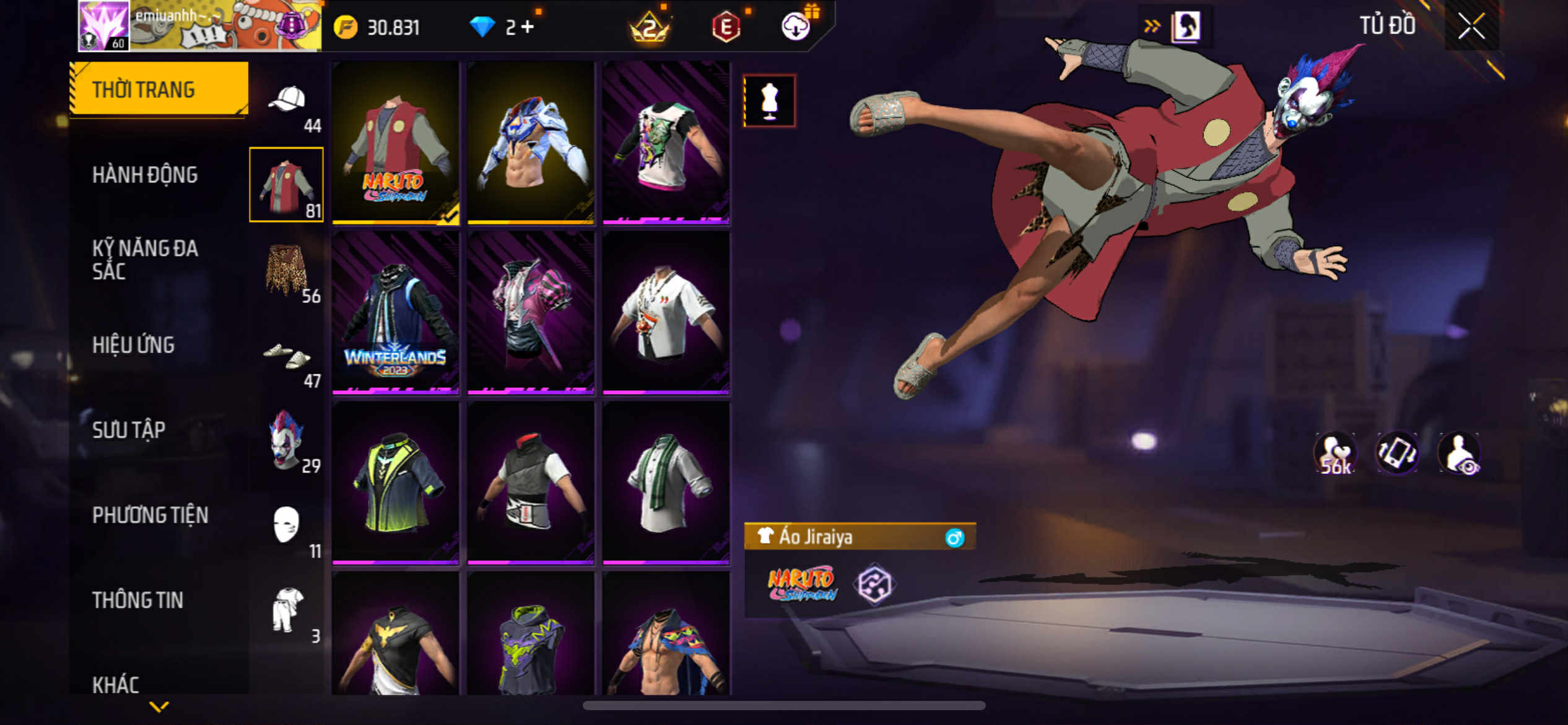This screenshot has height=725, width=1568.
Task: Click the mannequin outfit preset icon
Action: tap(769, 101)
